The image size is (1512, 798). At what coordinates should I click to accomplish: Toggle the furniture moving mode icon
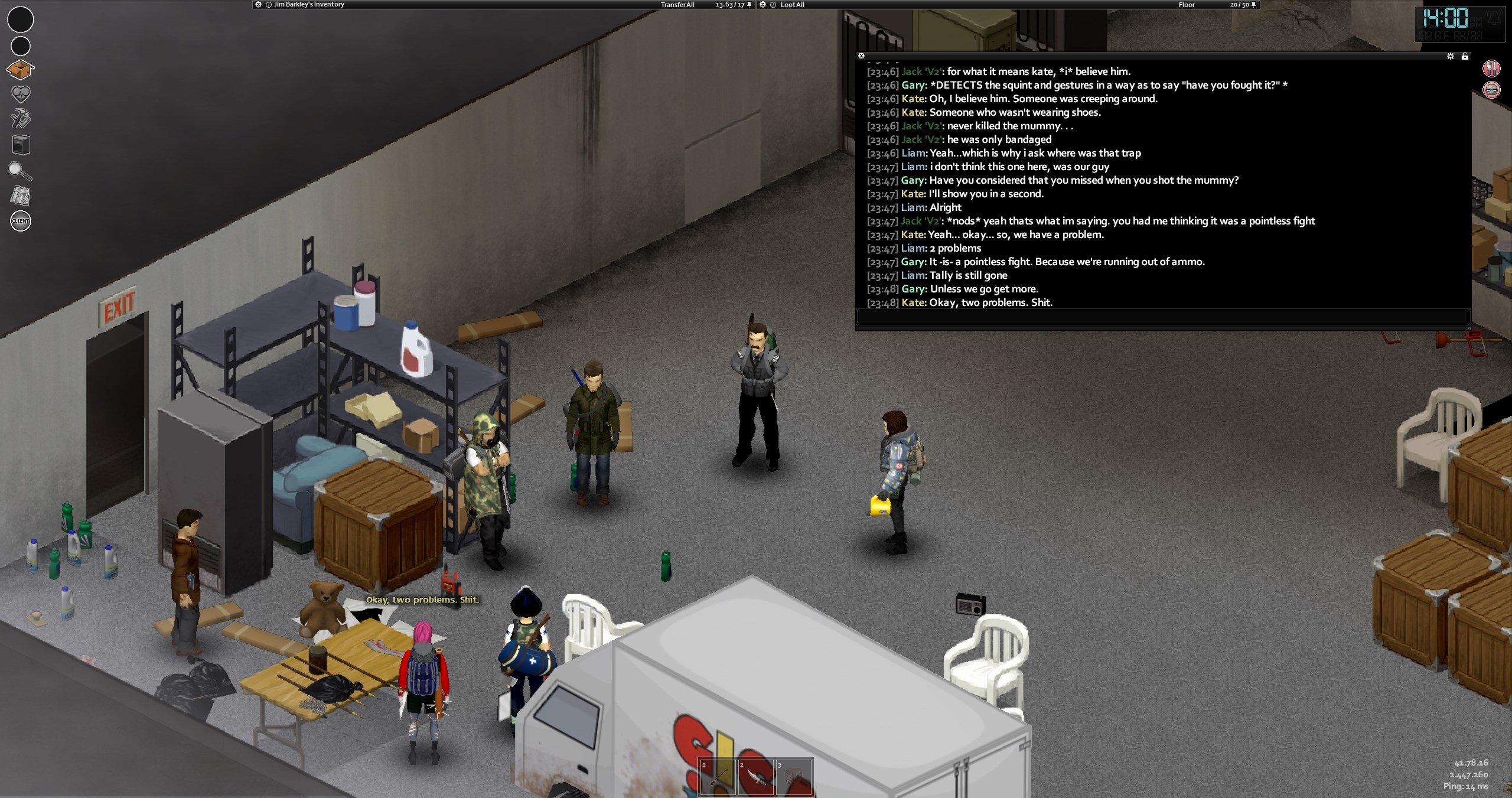point(21,145)
